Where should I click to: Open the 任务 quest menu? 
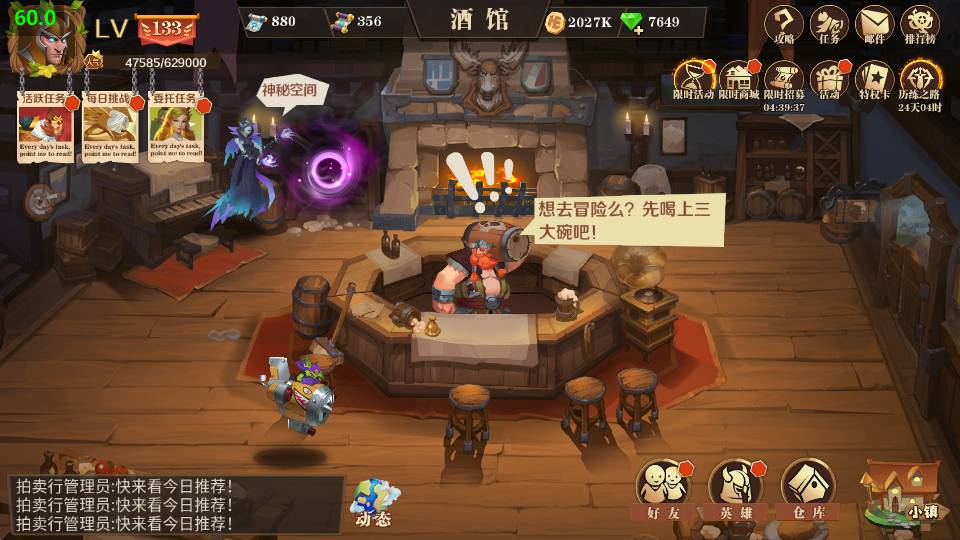829,22
